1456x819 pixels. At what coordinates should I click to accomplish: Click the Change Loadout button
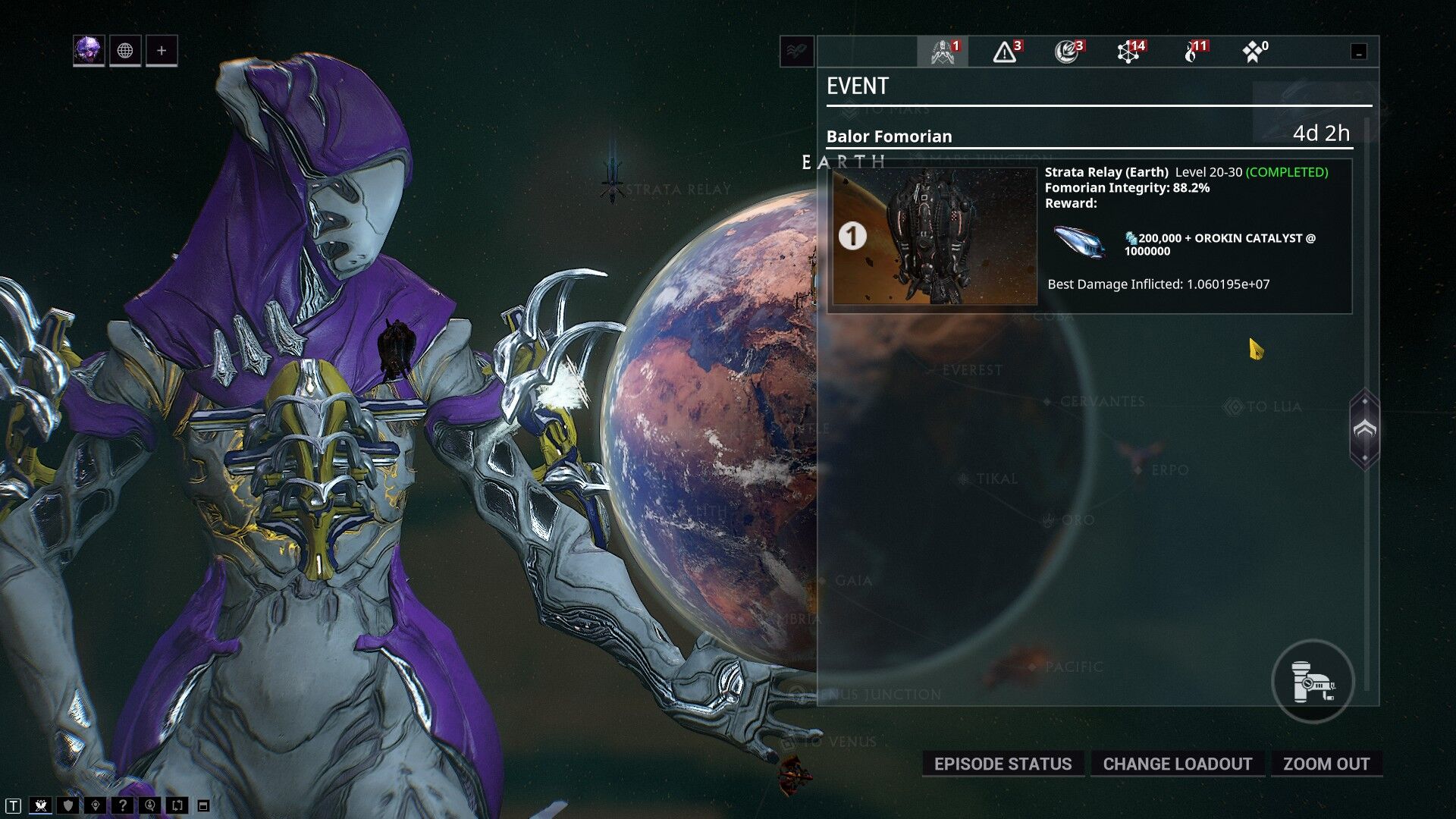(1177, 764)
